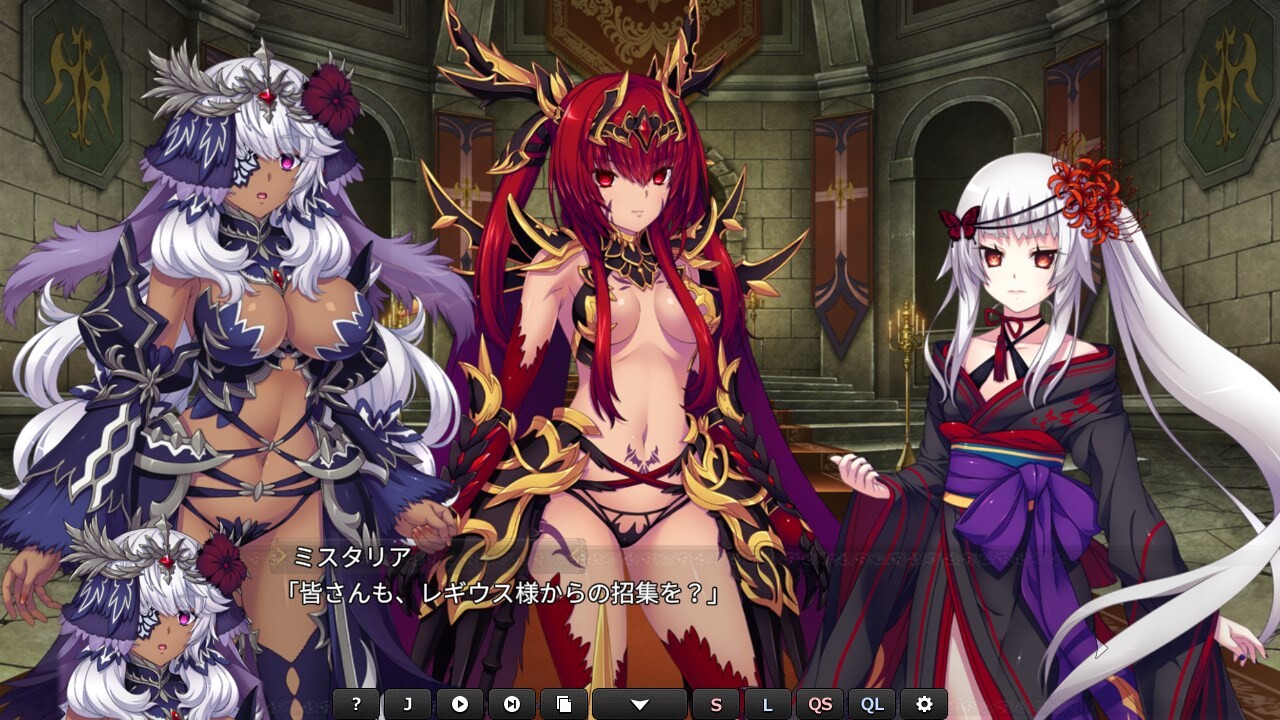Hide the message window with the down arrow

point(640,703)
